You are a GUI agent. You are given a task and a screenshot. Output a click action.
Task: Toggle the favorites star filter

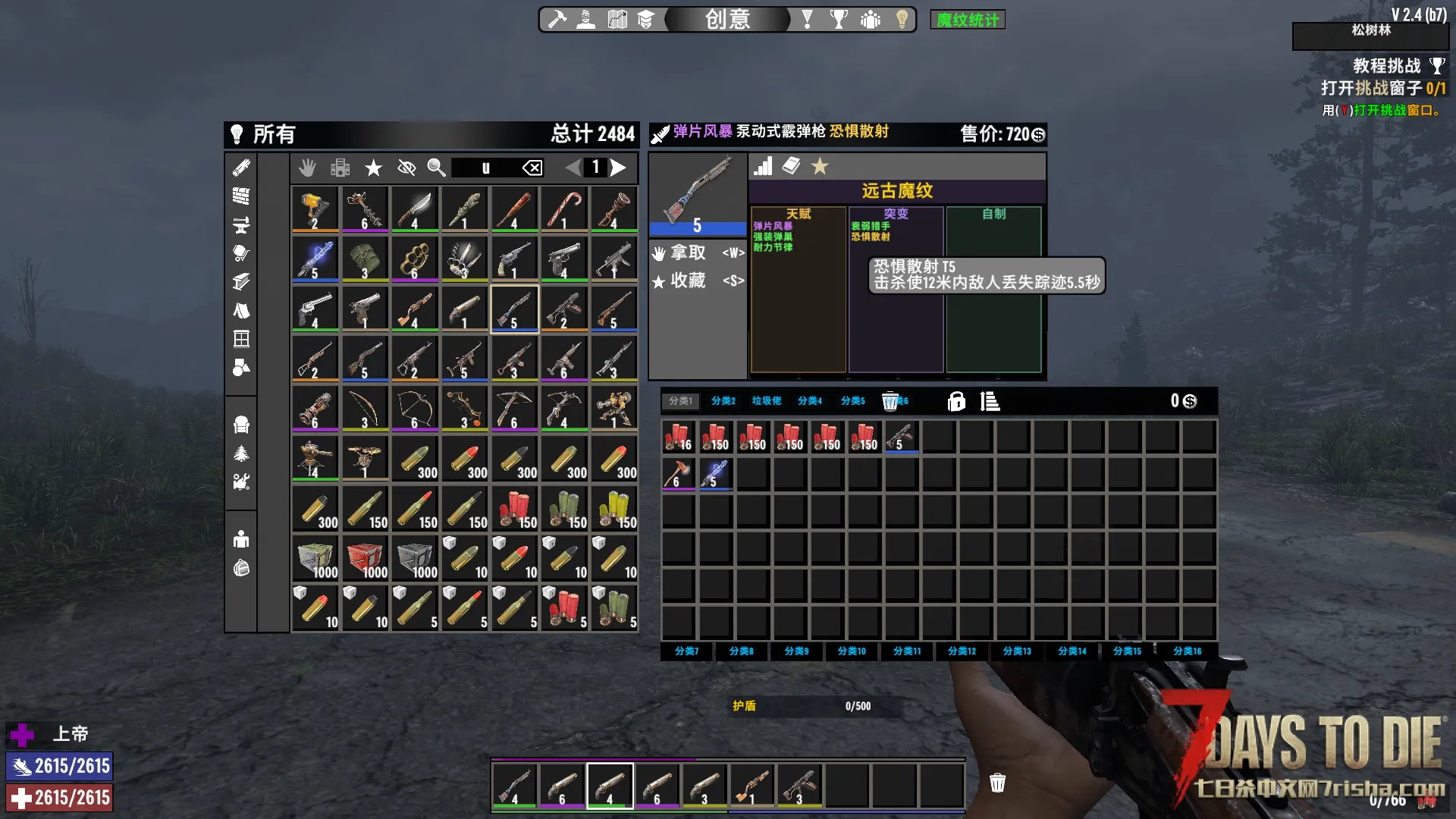[x=373, y=168]
